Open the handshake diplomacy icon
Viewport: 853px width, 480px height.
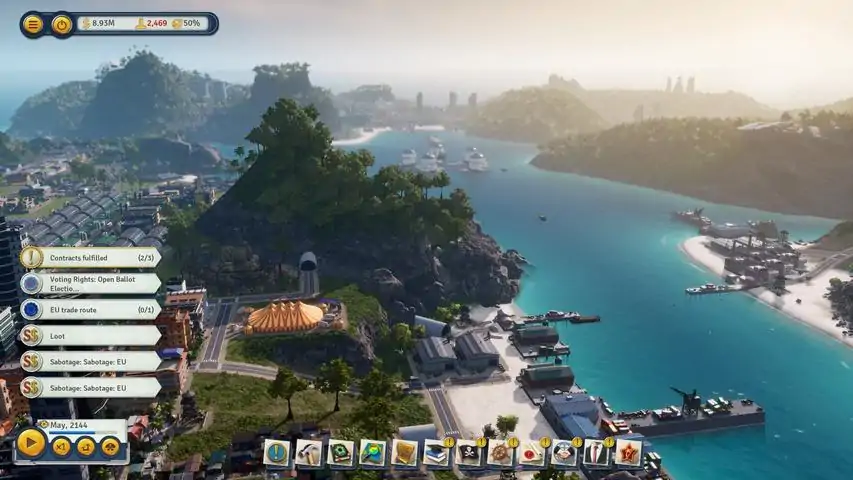[x=565, y=453]
